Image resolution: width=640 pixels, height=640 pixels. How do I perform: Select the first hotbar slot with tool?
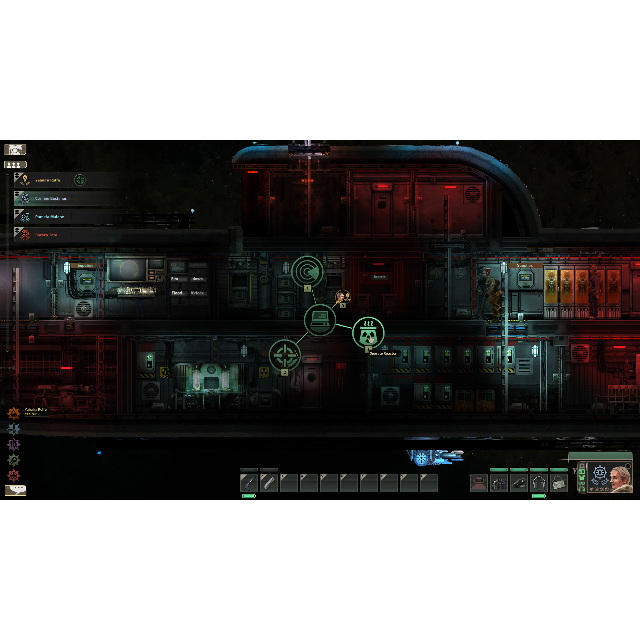[249, 483]
